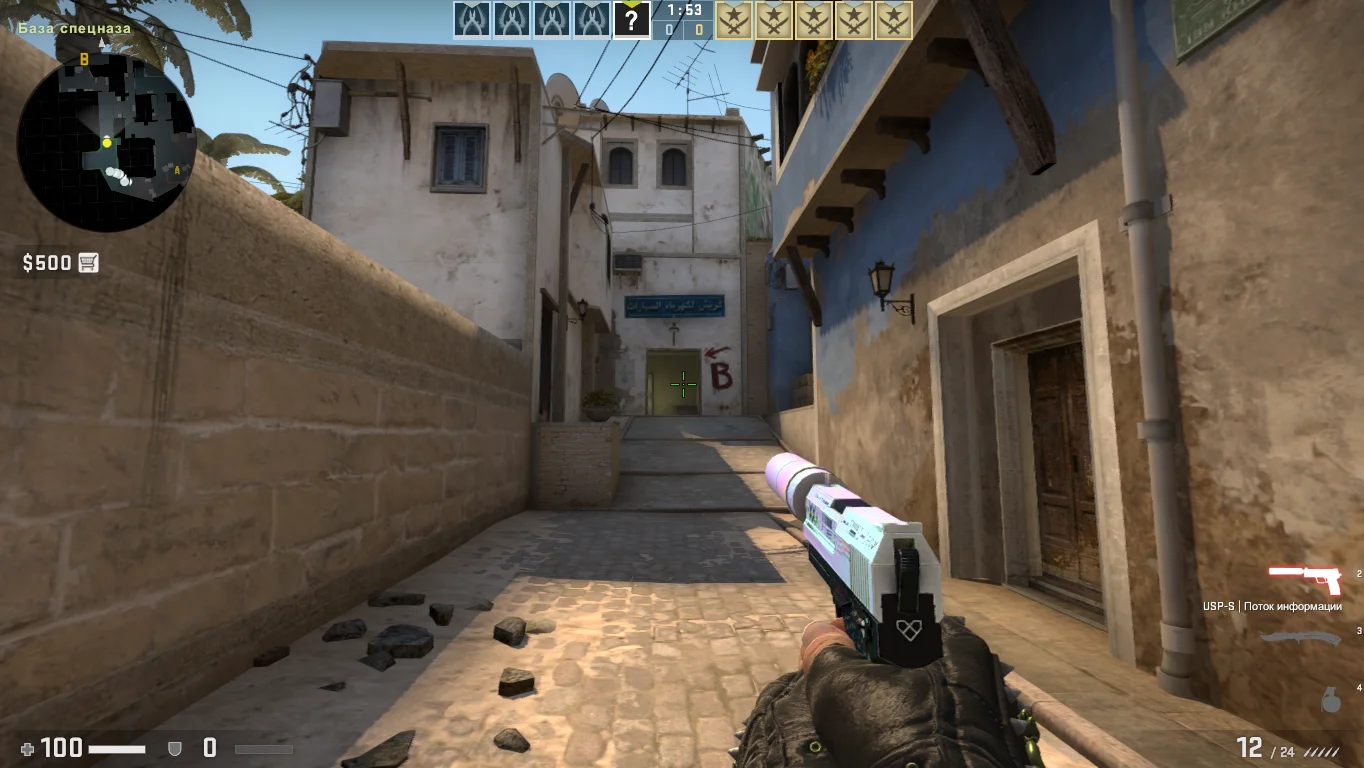Select the knife weapon slot
Screen dimensions: 1364x768
[1300, 638]
